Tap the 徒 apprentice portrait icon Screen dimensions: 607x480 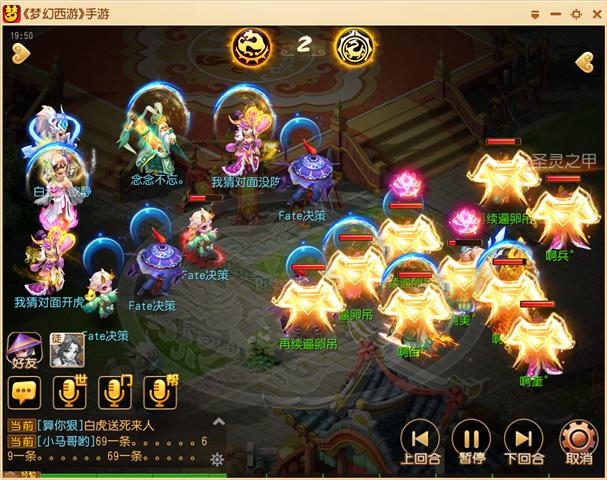coord(66,348)
